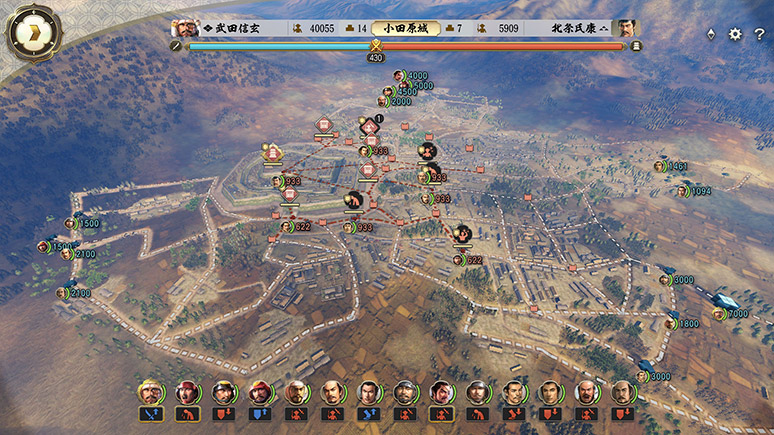Viewport: 774px width, 435px height.
Task: Select the last officer portrait in the roster
Action: [x=621, y=392]
